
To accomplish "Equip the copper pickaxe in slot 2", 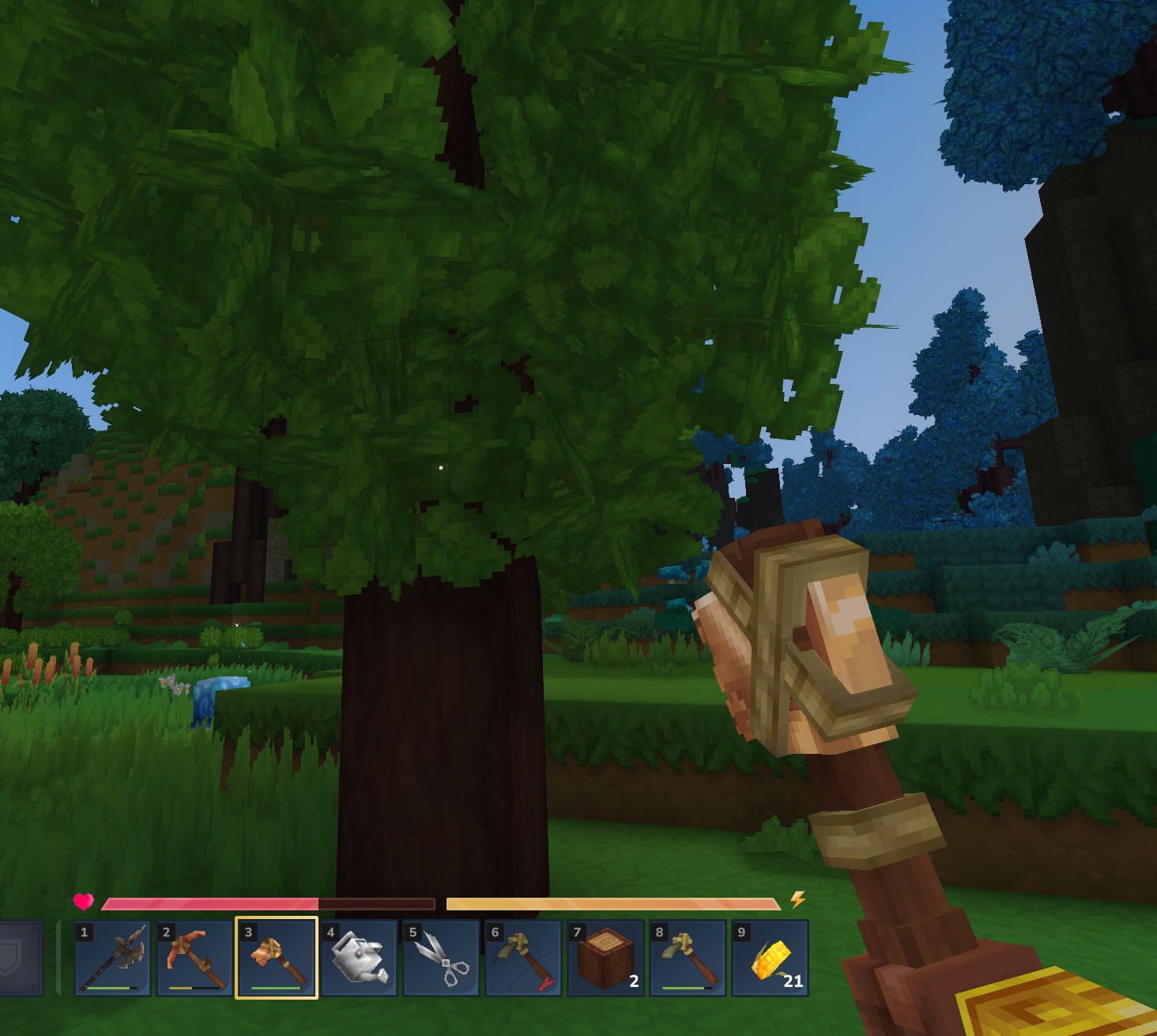I will pyautogui.click(x=194, y=958).
